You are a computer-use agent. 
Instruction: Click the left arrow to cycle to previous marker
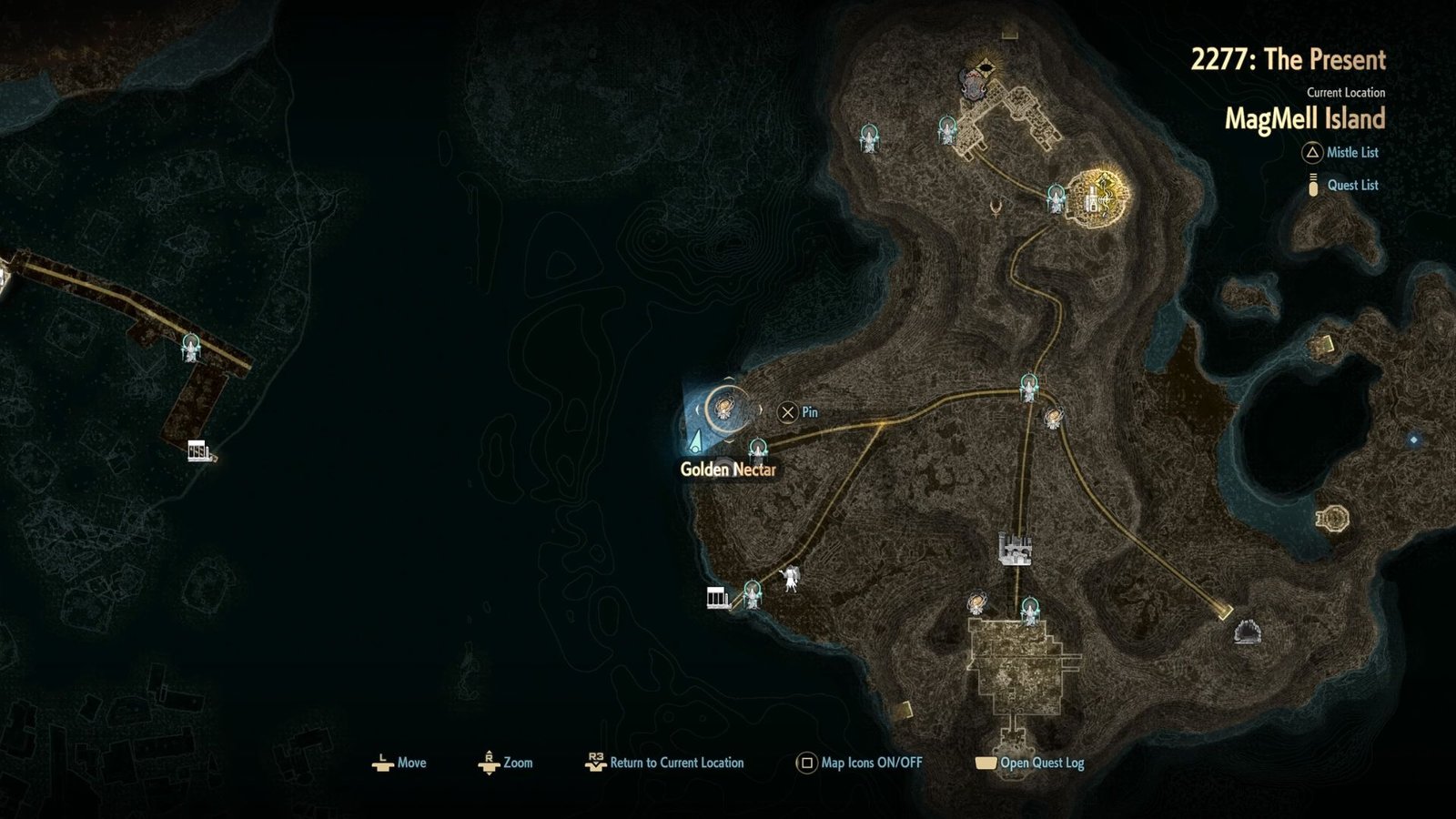tap(697, 409)
